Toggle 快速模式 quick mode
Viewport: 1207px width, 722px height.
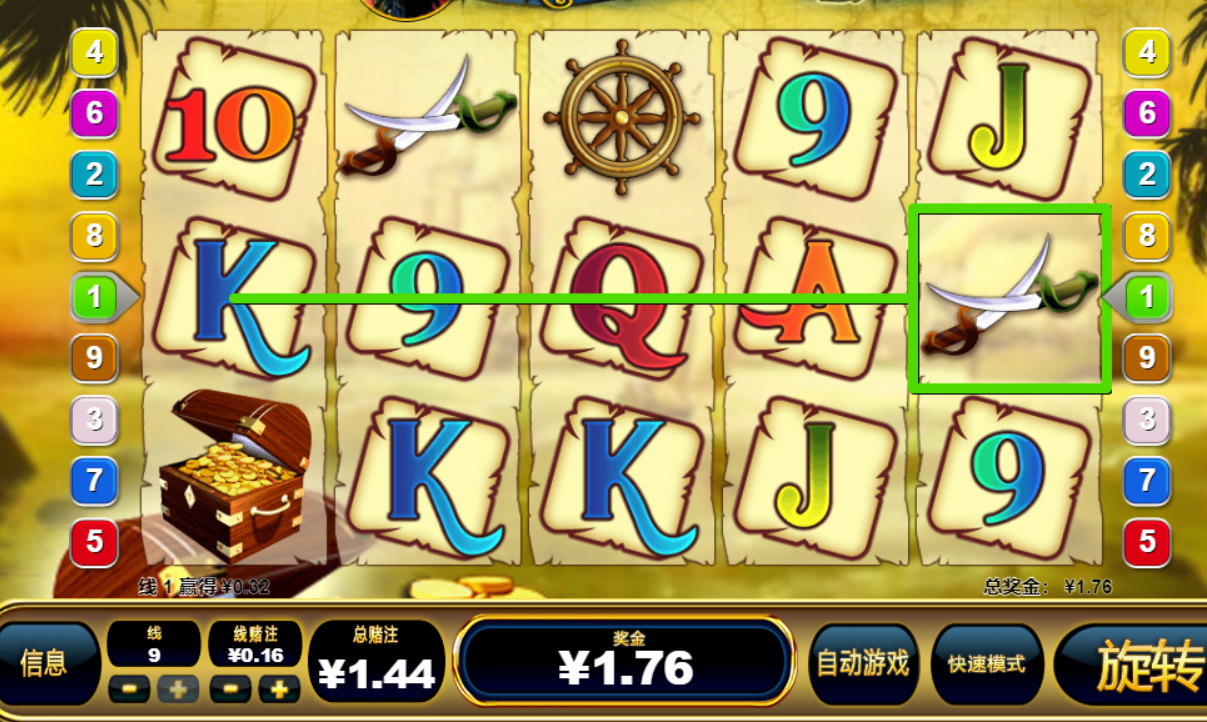[x=985, y=663]
